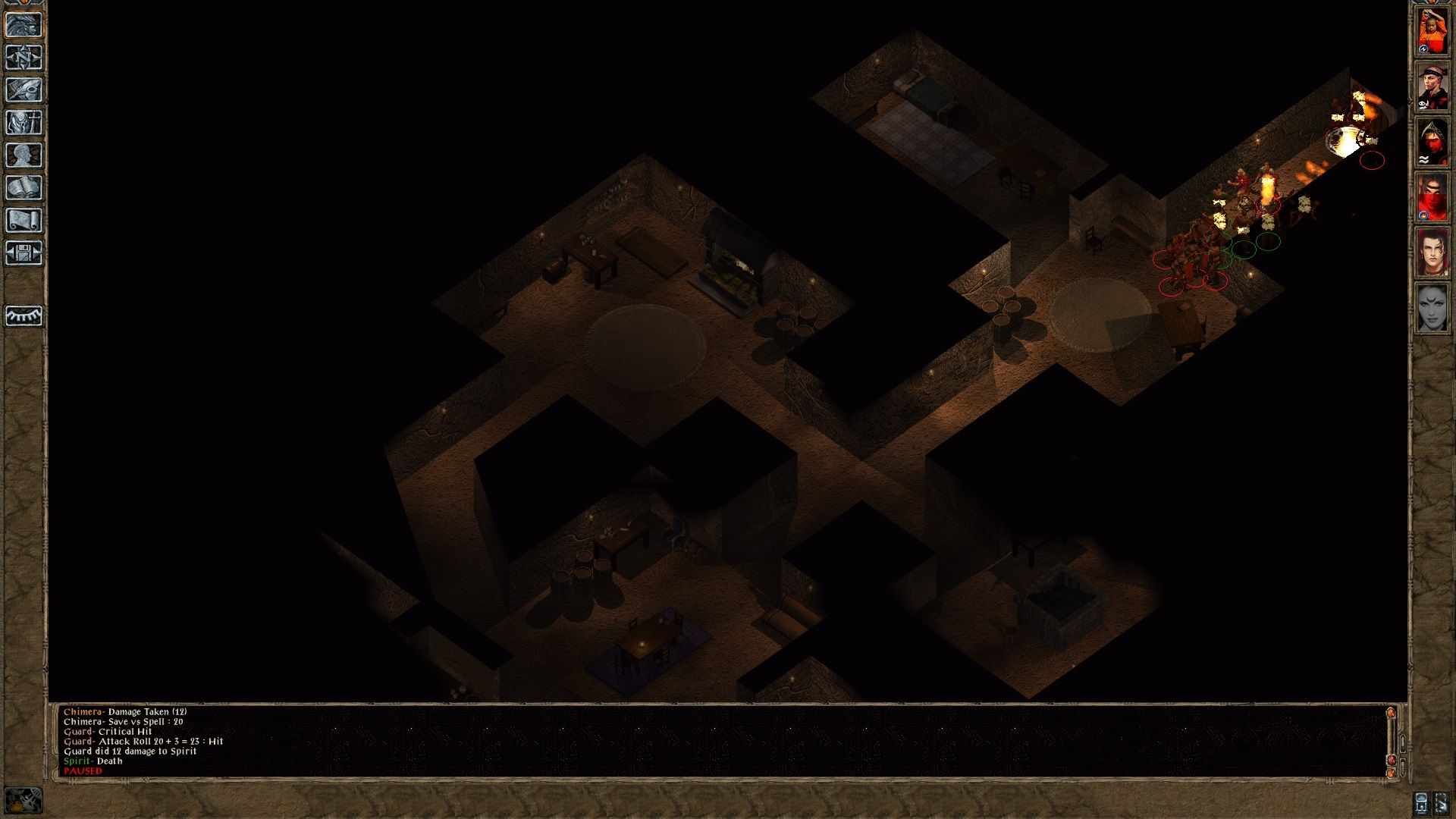The image size is (1456, 819).
Task: Select the character head icon atop the sidebar
Action: tap(23, 25)
